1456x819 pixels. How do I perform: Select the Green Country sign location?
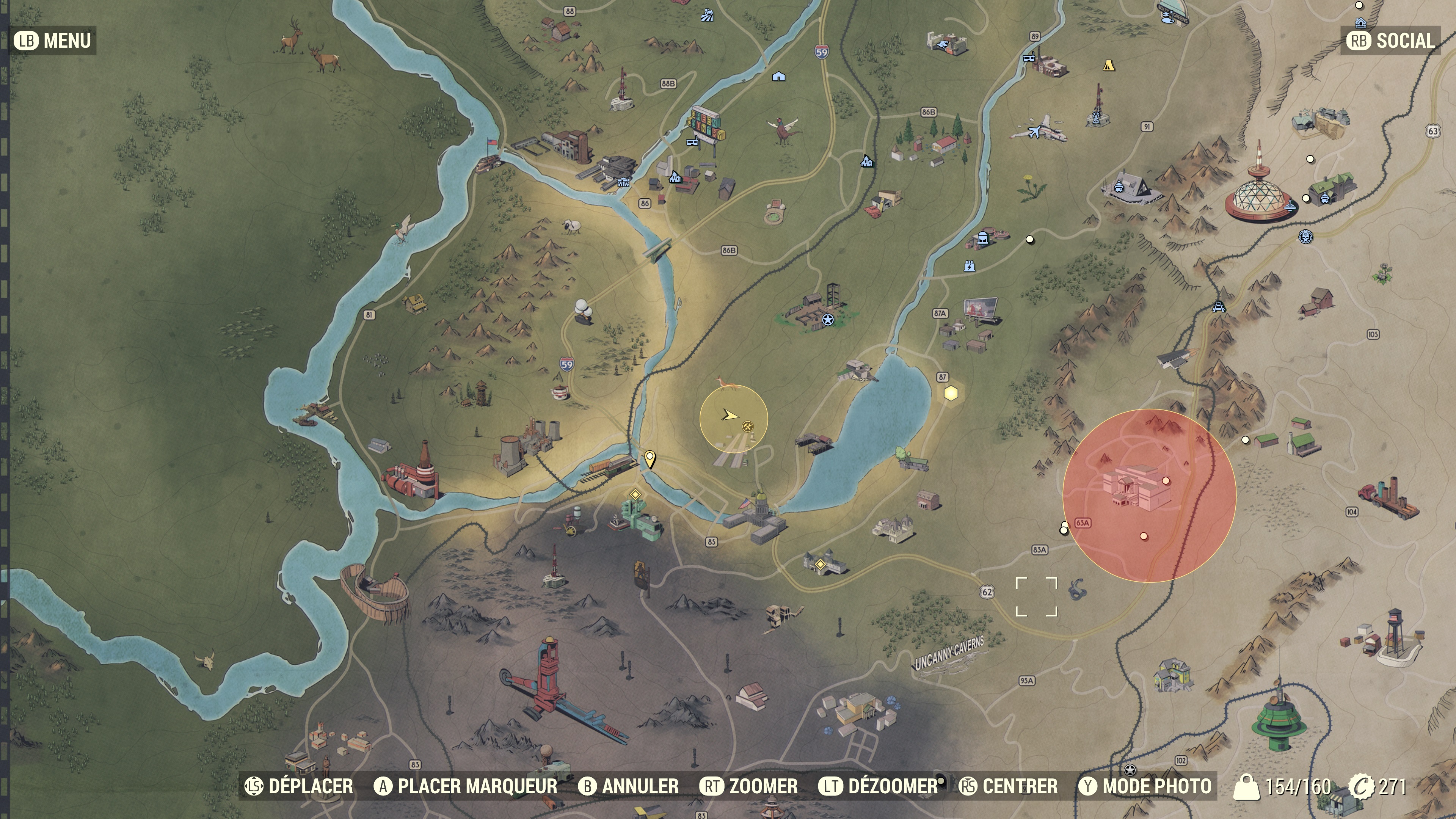(706, 130)
